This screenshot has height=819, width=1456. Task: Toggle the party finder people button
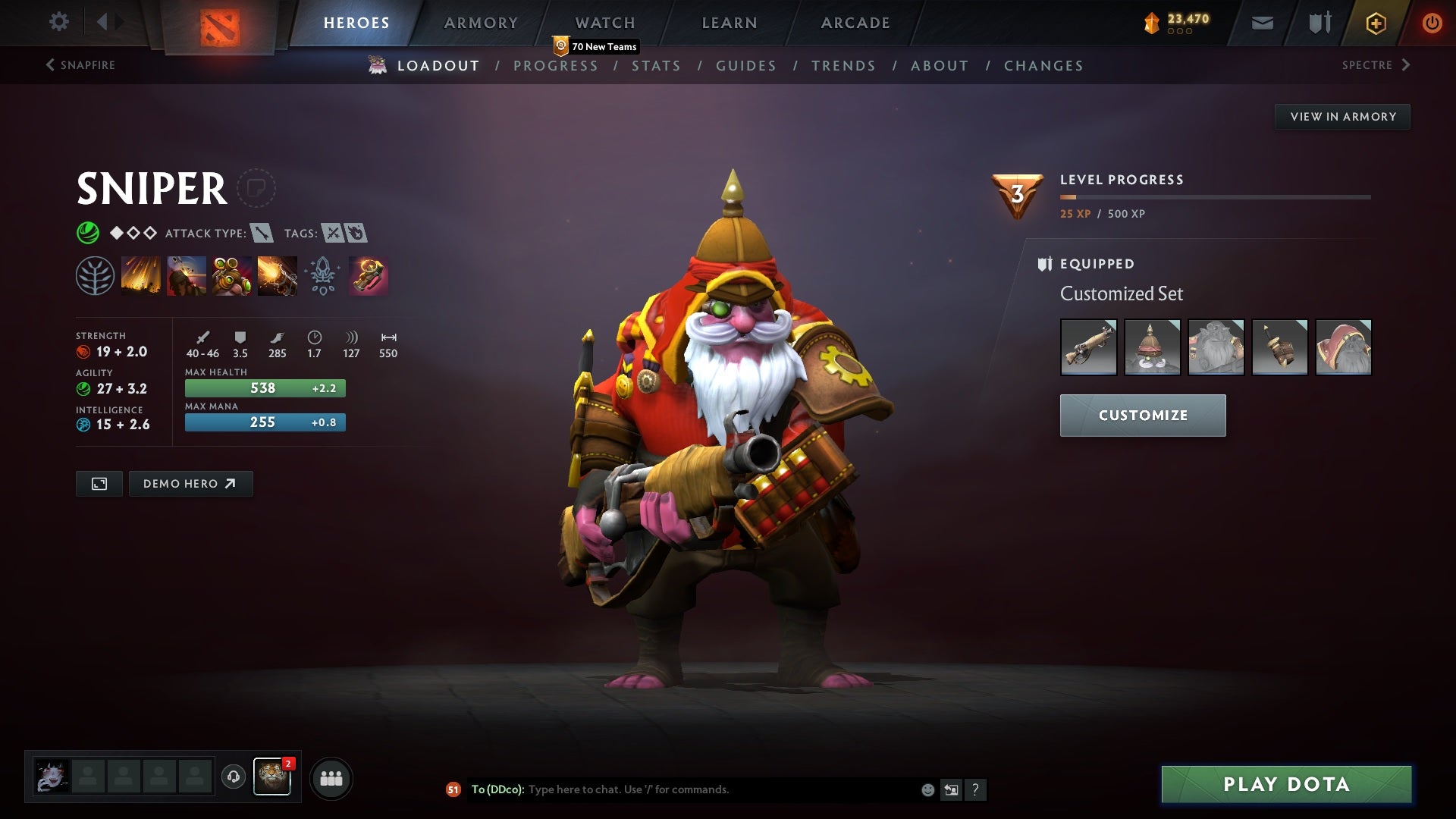point(331,777)
